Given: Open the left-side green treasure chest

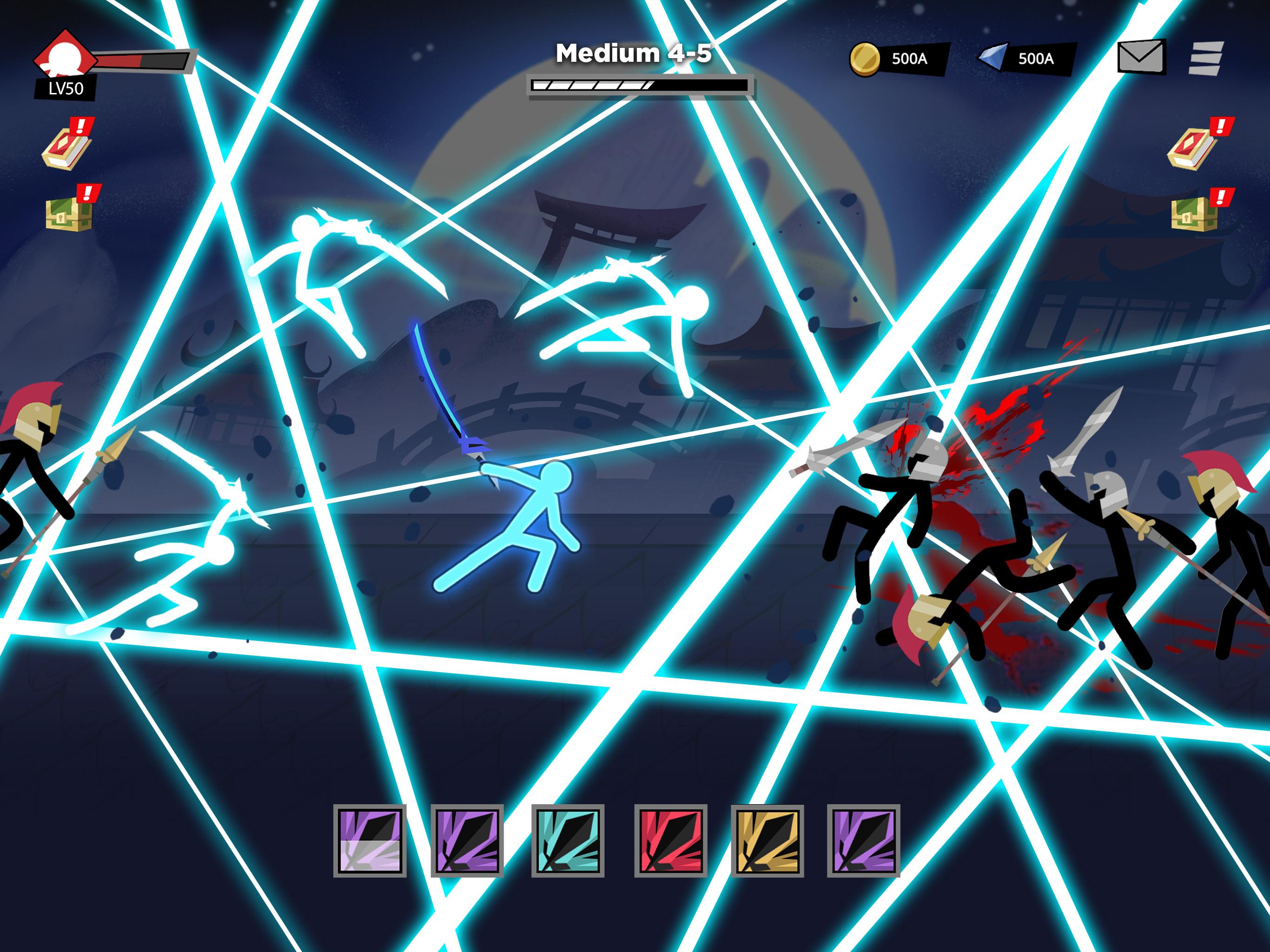Looking at the screenshot, I should [69, 211].
